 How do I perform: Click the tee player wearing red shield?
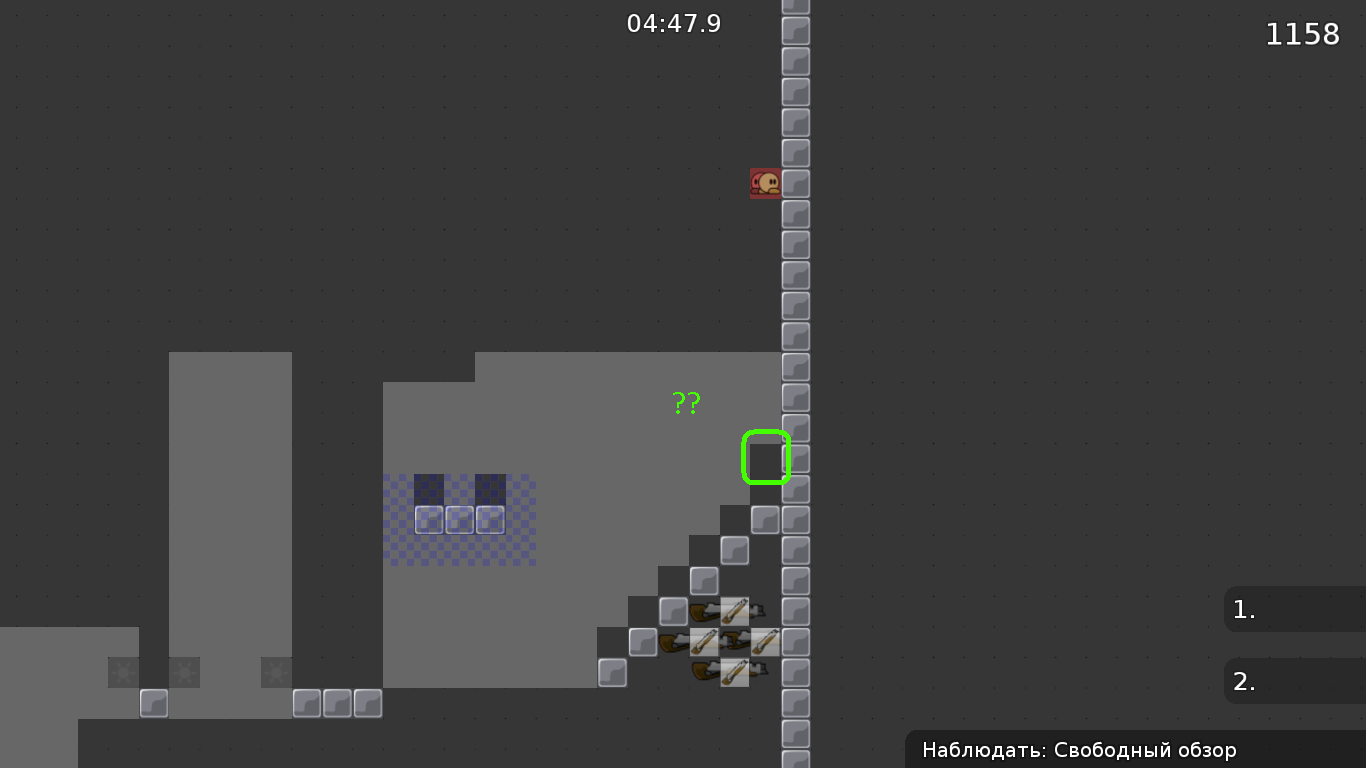coord(766,182)
